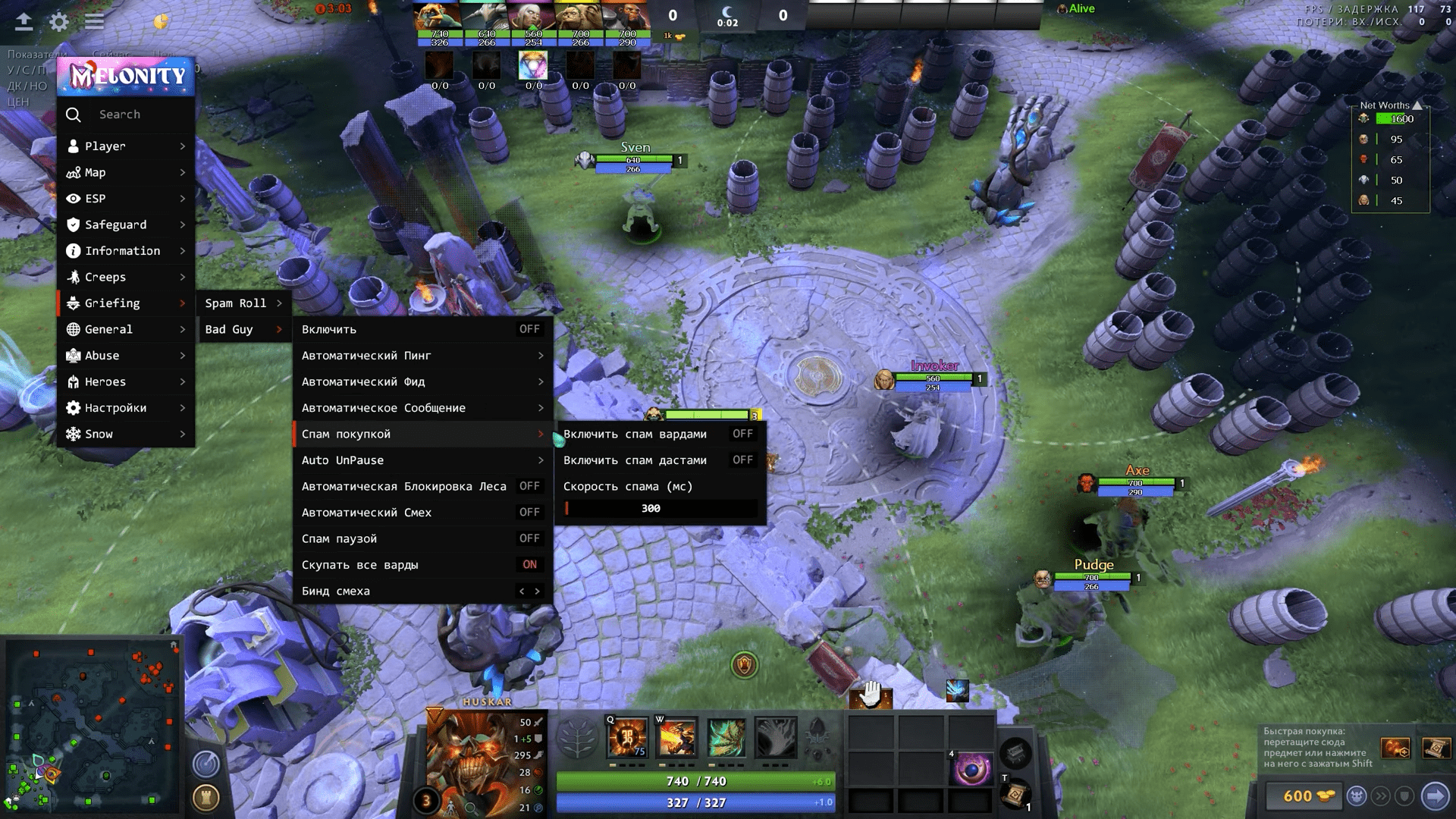Toggle Автоматическая Блокировка Леса
Screen dimensions: 1456x819
[529, 486]
